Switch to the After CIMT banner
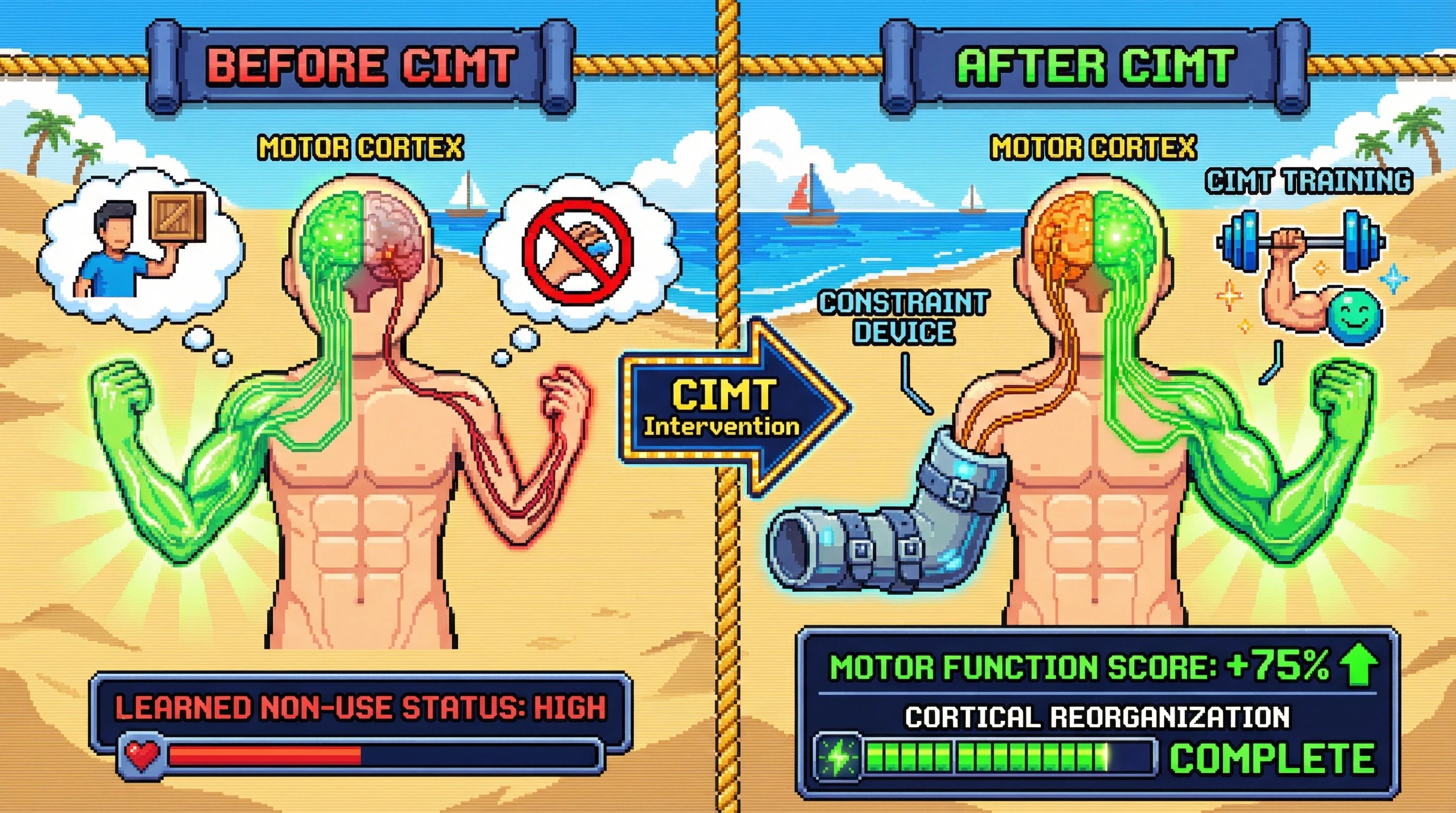The image size is (1456, 813). [x=1095, y=65]
